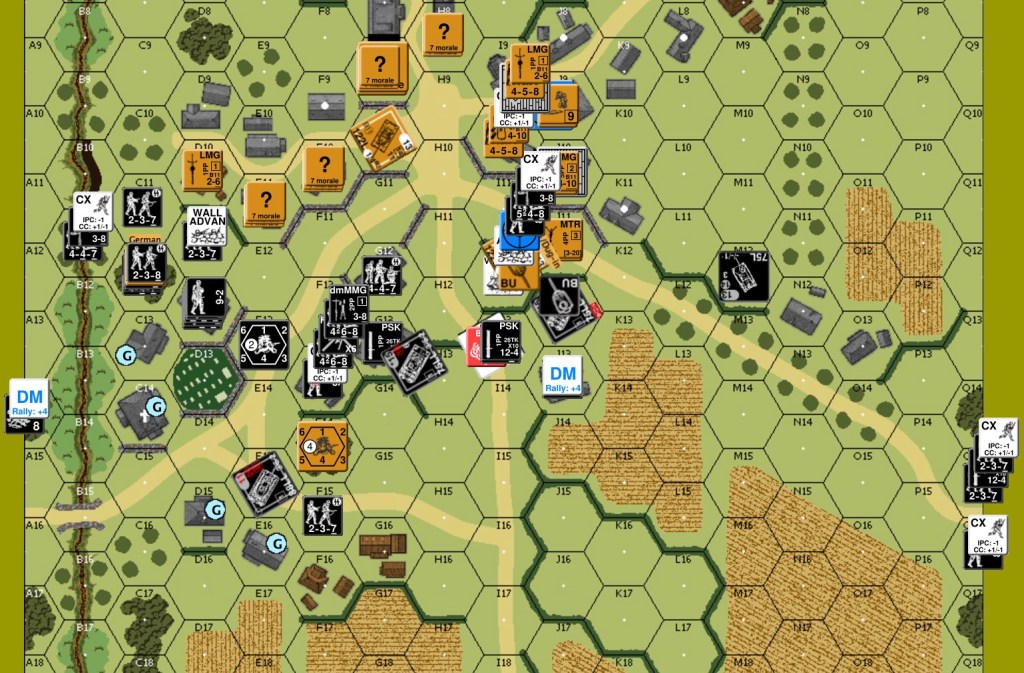
Task: Choose the orange MTR mortar counter
Action: tap(565, 240)
